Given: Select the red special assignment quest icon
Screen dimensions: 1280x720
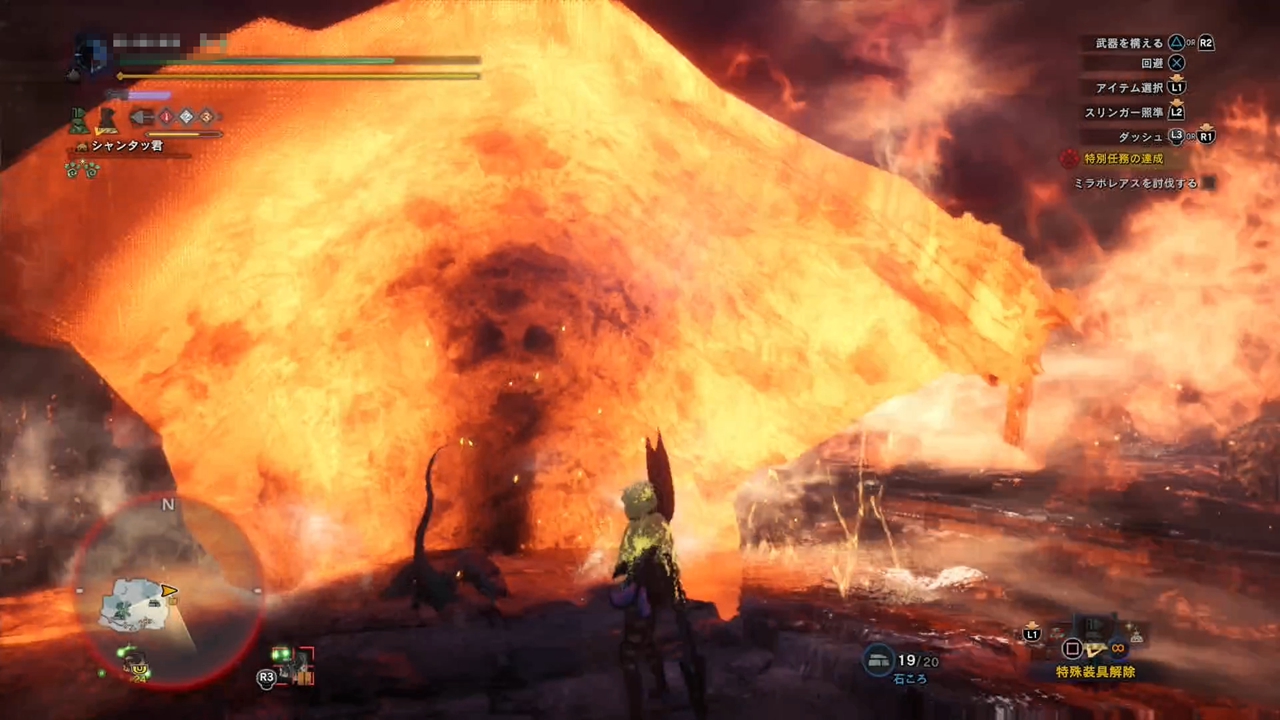Looking at the screenshot, I should [1069, 158].
